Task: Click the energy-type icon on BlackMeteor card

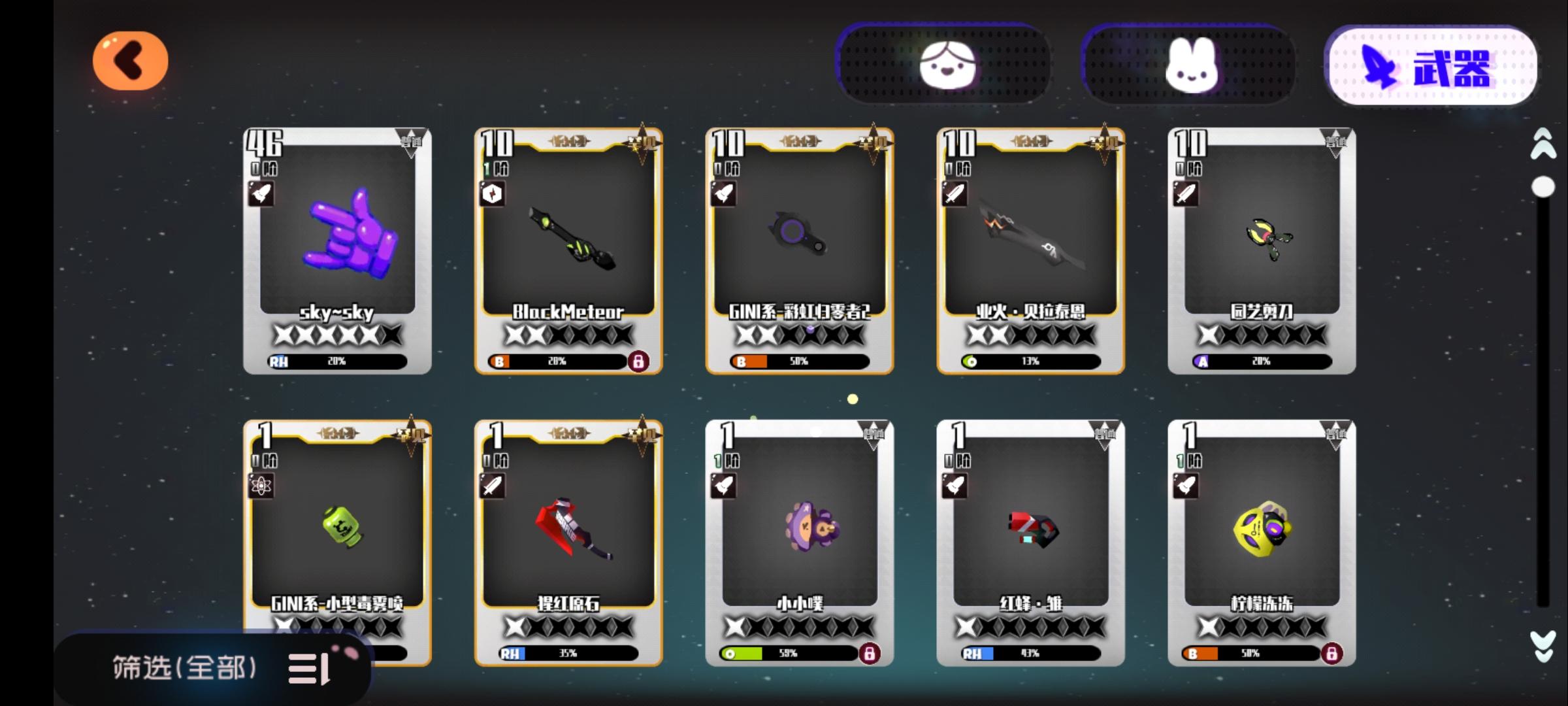Action: point(492,194)
